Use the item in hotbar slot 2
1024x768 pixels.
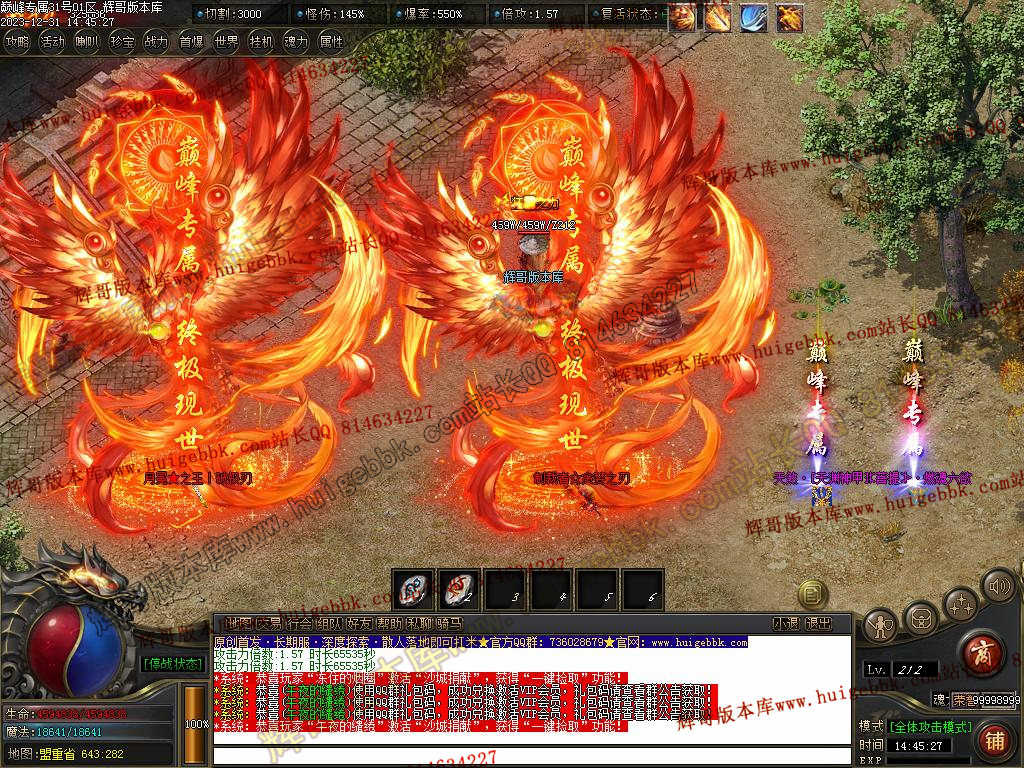(459, 589)
